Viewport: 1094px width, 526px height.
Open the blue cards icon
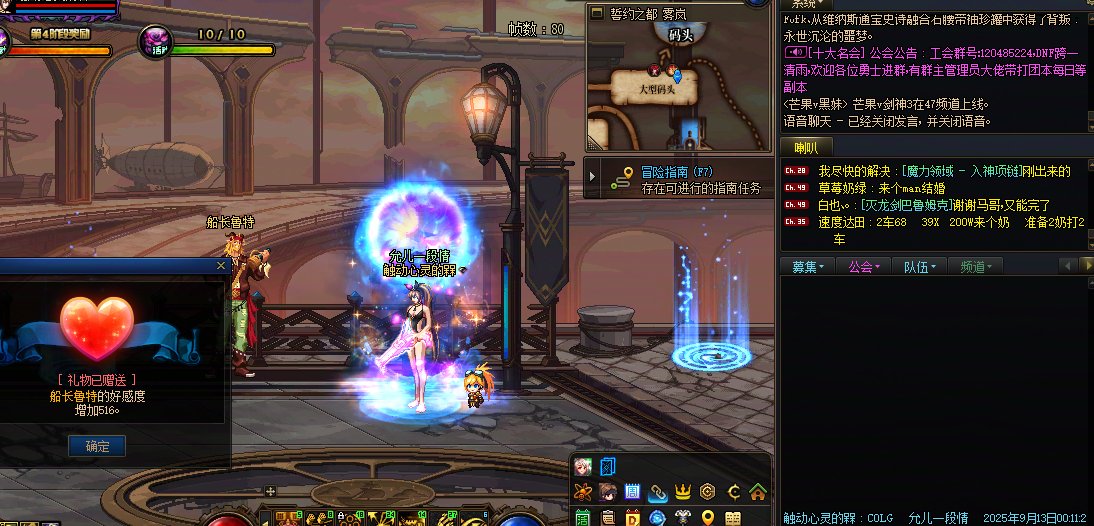tap(607, 466)
